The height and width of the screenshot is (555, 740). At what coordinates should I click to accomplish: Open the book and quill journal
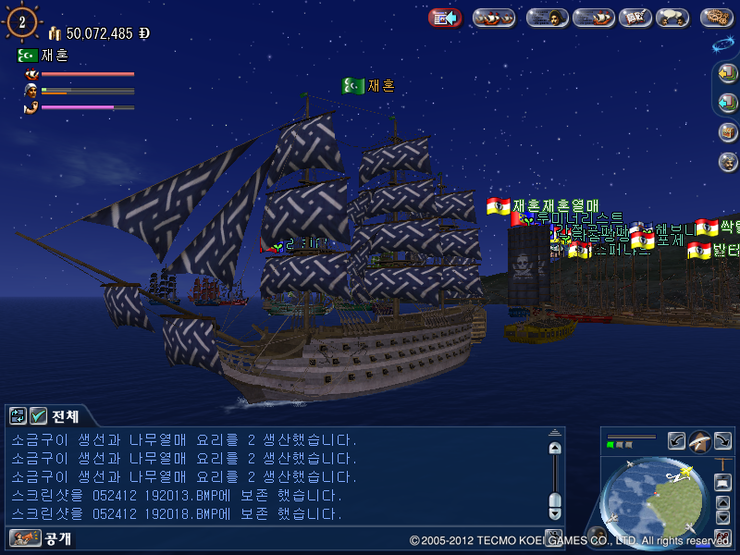(x=634, y=17)
